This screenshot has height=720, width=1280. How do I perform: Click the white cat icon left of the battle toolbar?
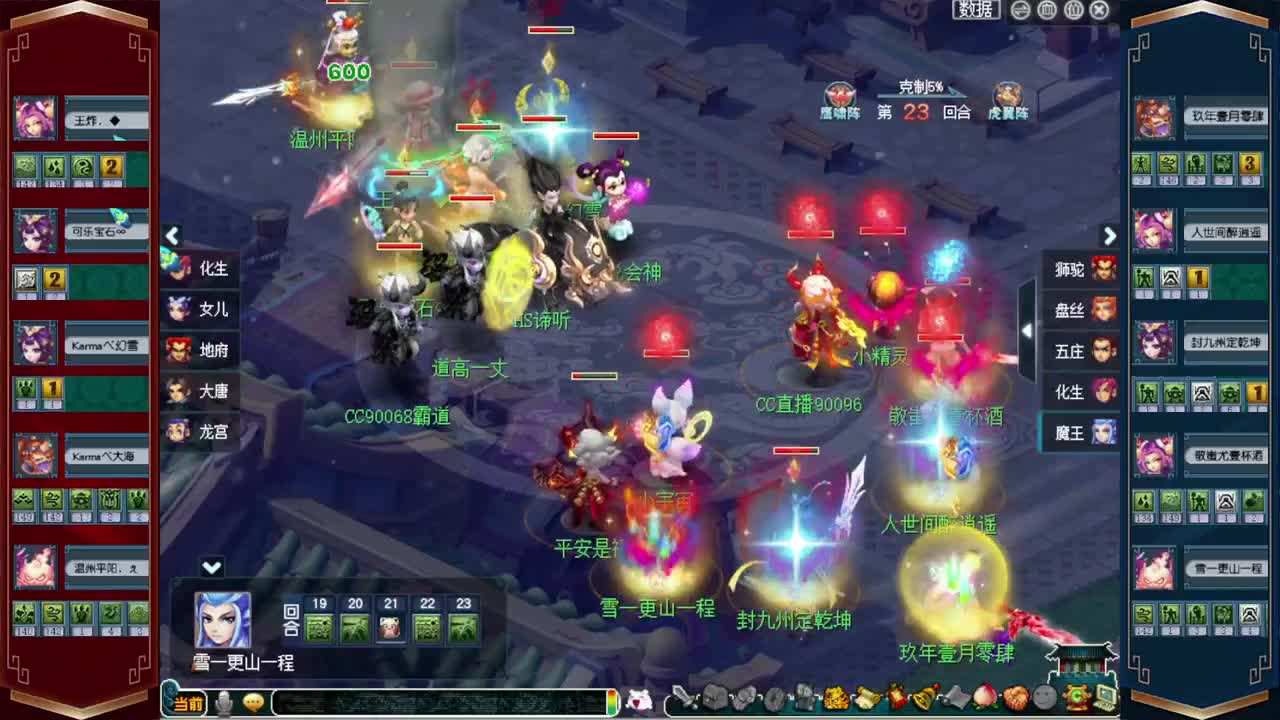click(640, 700)
